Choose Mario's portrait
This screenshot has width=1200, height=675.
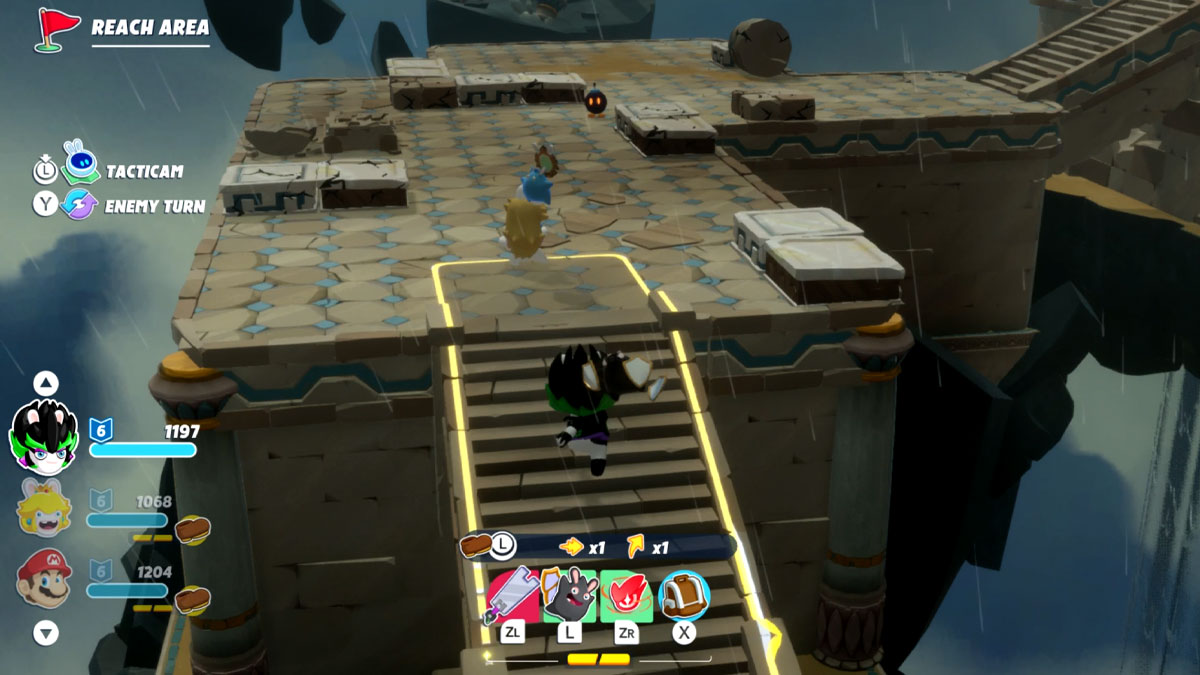click(x=44, y=578)
